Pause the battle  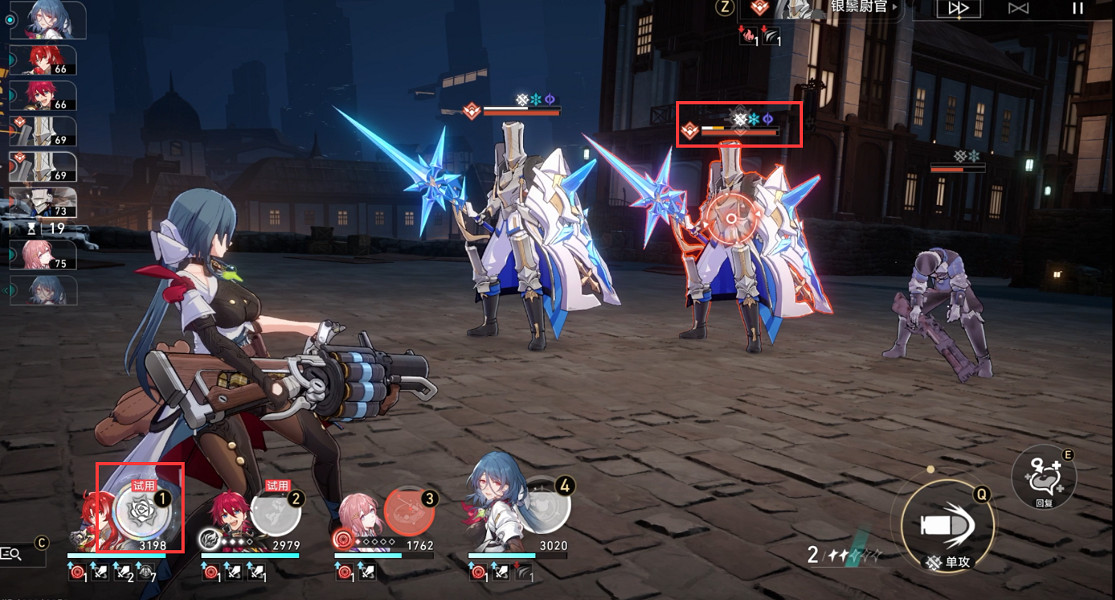tap(1077, 9)
